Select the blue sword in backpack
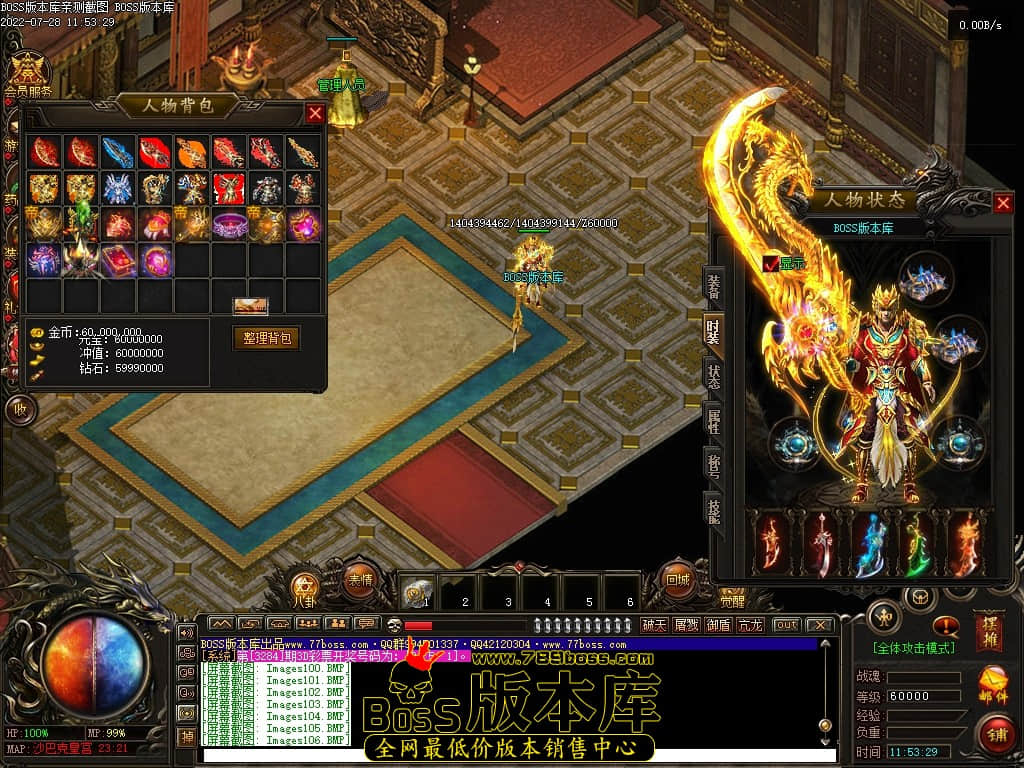 coord(118,152)
